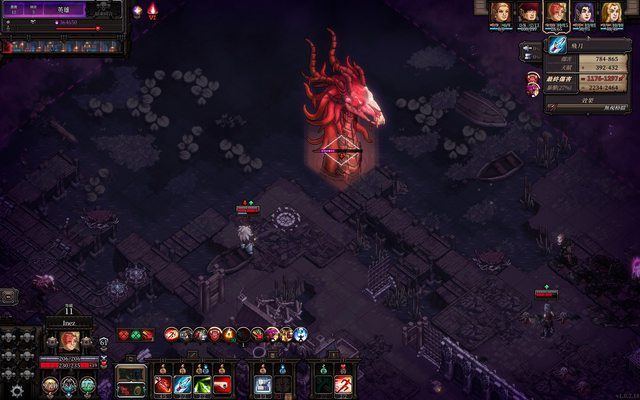Use the blue blade skill

tap(182, 383)
